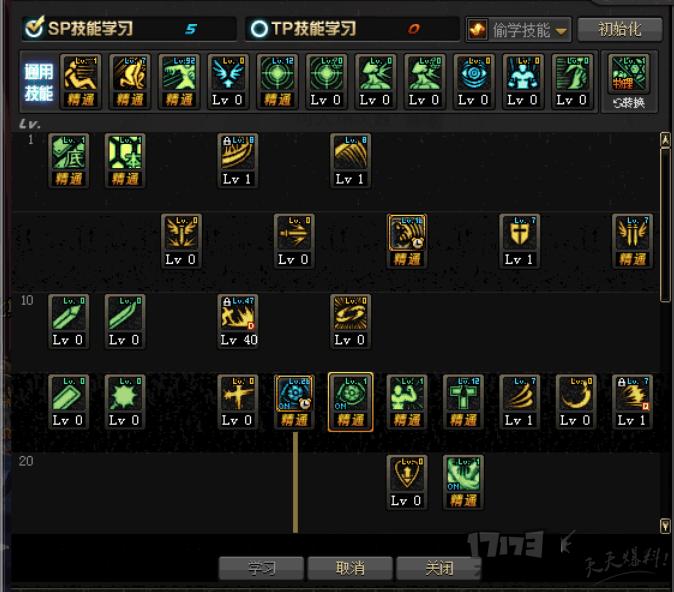The image size is (674, 592).
Task: Select the green spiky burst skill
Action: (125, 394)
